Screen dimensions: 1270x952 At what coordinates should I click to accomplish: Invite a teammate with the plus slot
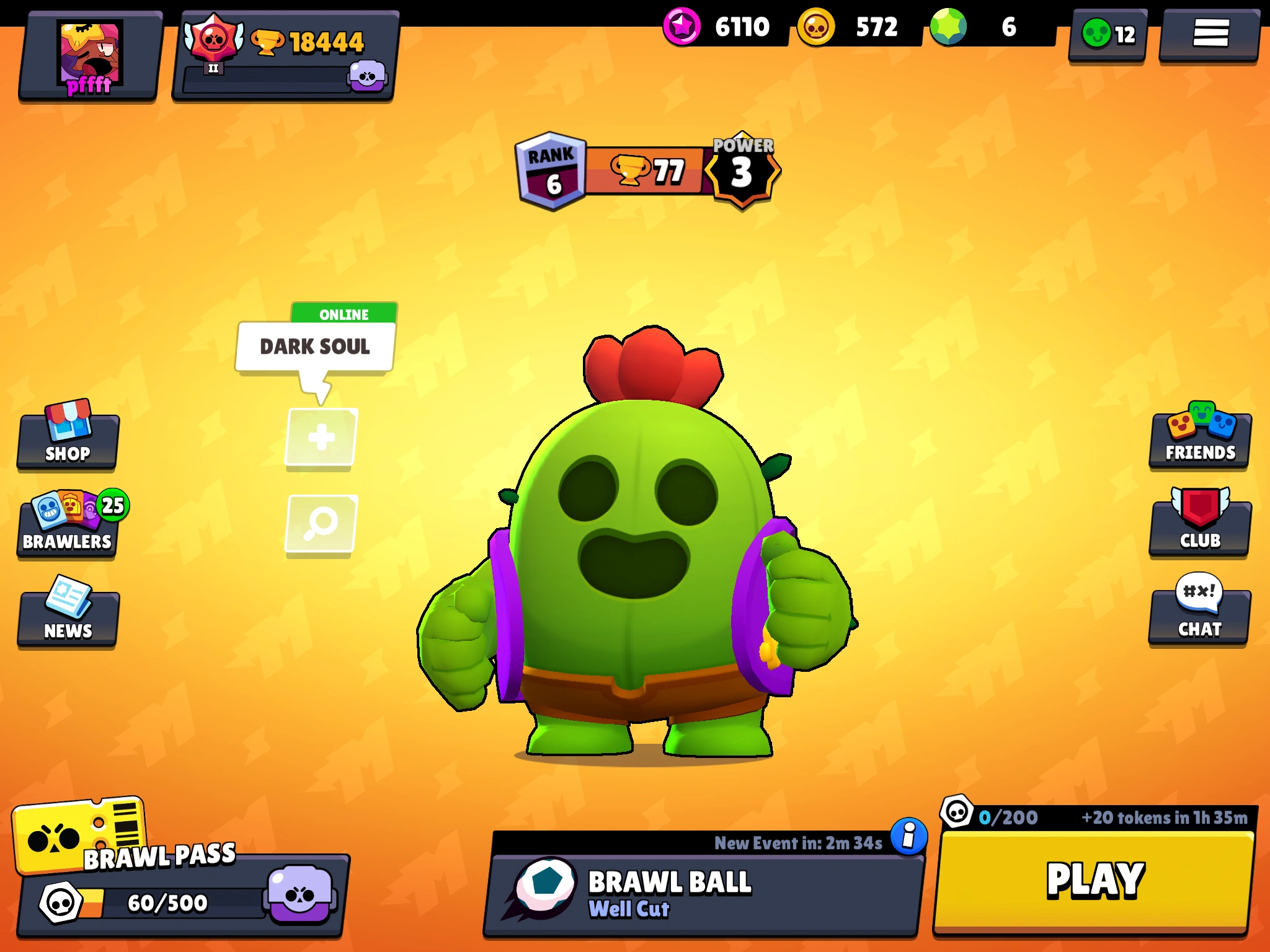pos(320,437)
